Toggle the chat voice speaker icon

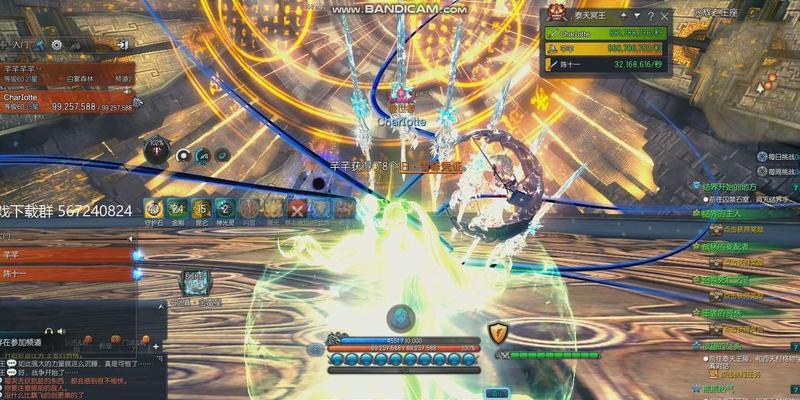click(x=60, y=330)
